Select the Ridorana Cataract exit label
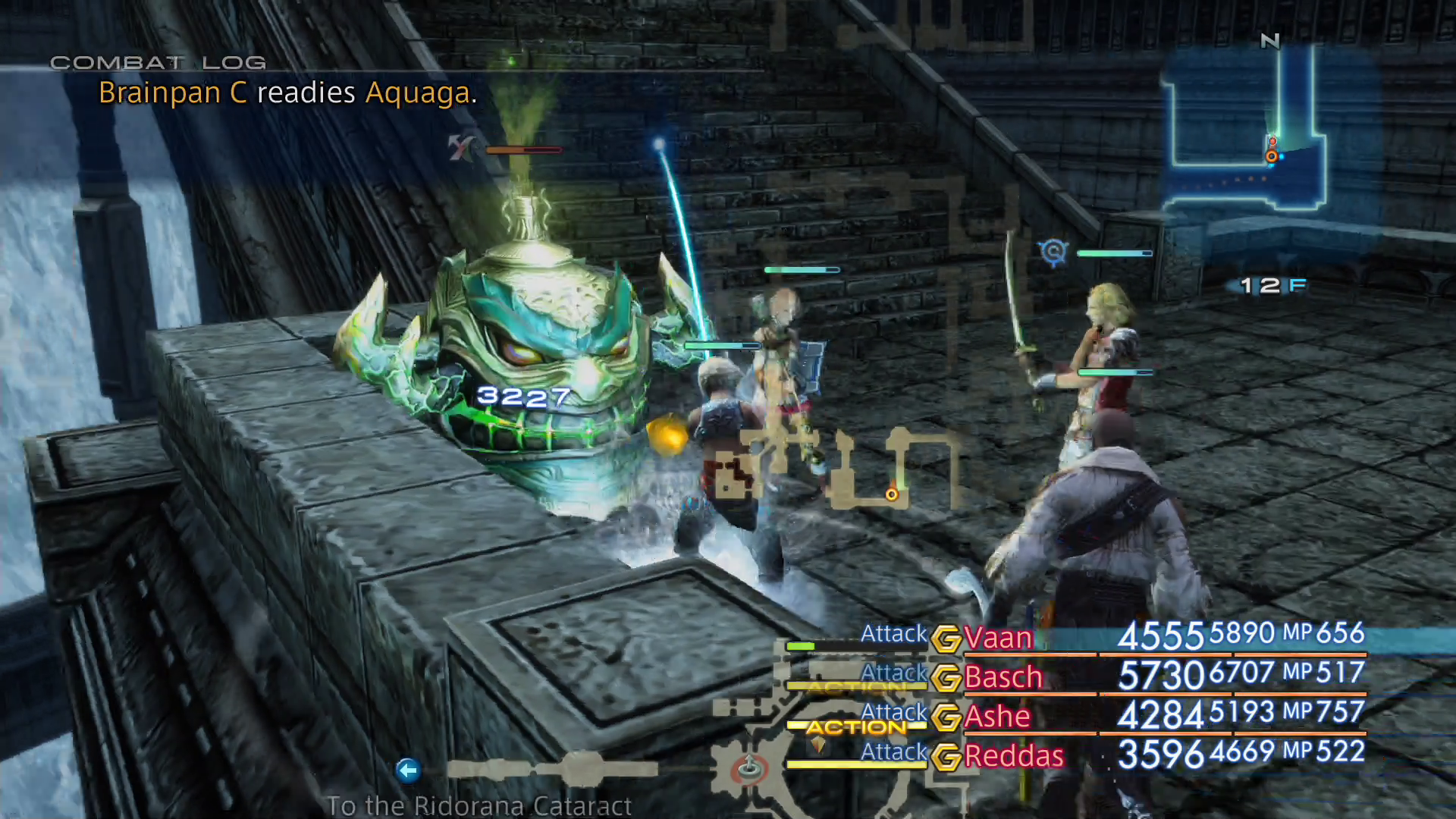The height and width of the screenshot is (819, 1456). pos(479,805)
